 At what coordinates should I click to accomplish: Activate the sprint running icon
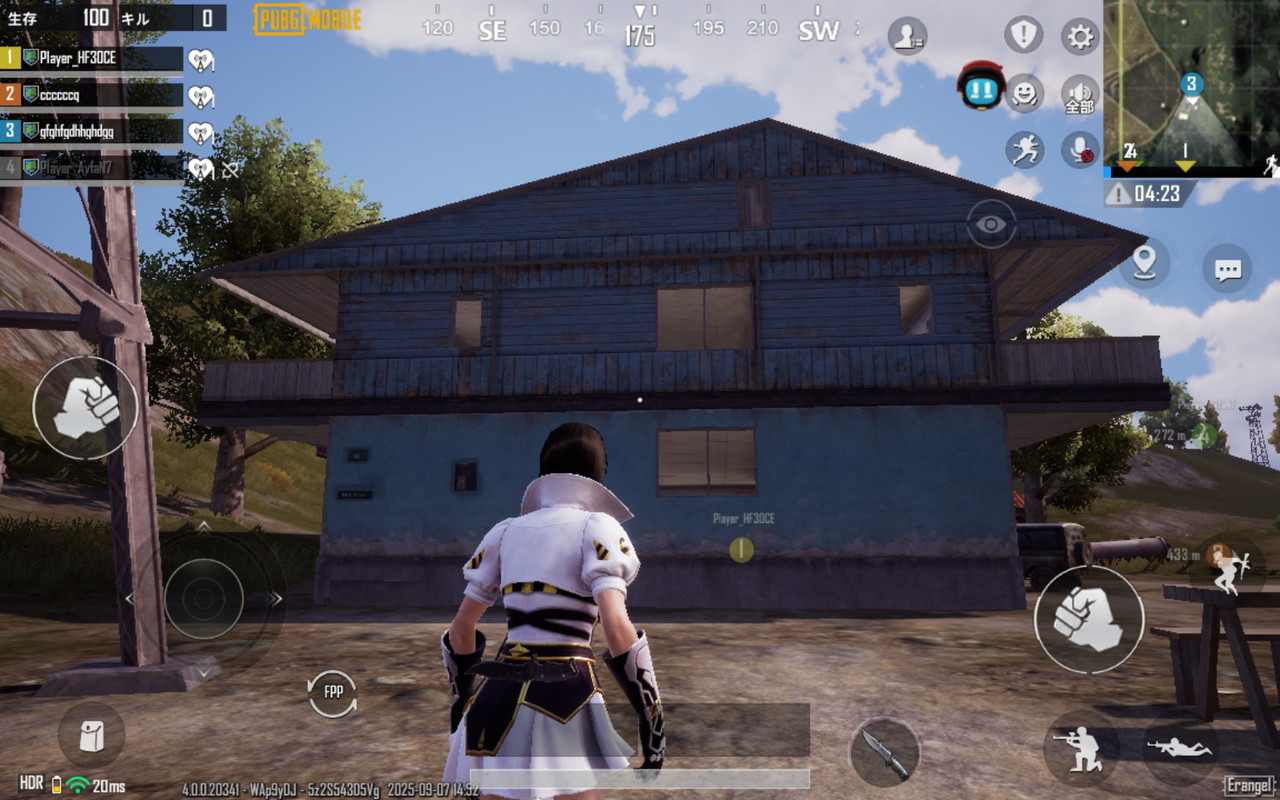pos(1023,150)
